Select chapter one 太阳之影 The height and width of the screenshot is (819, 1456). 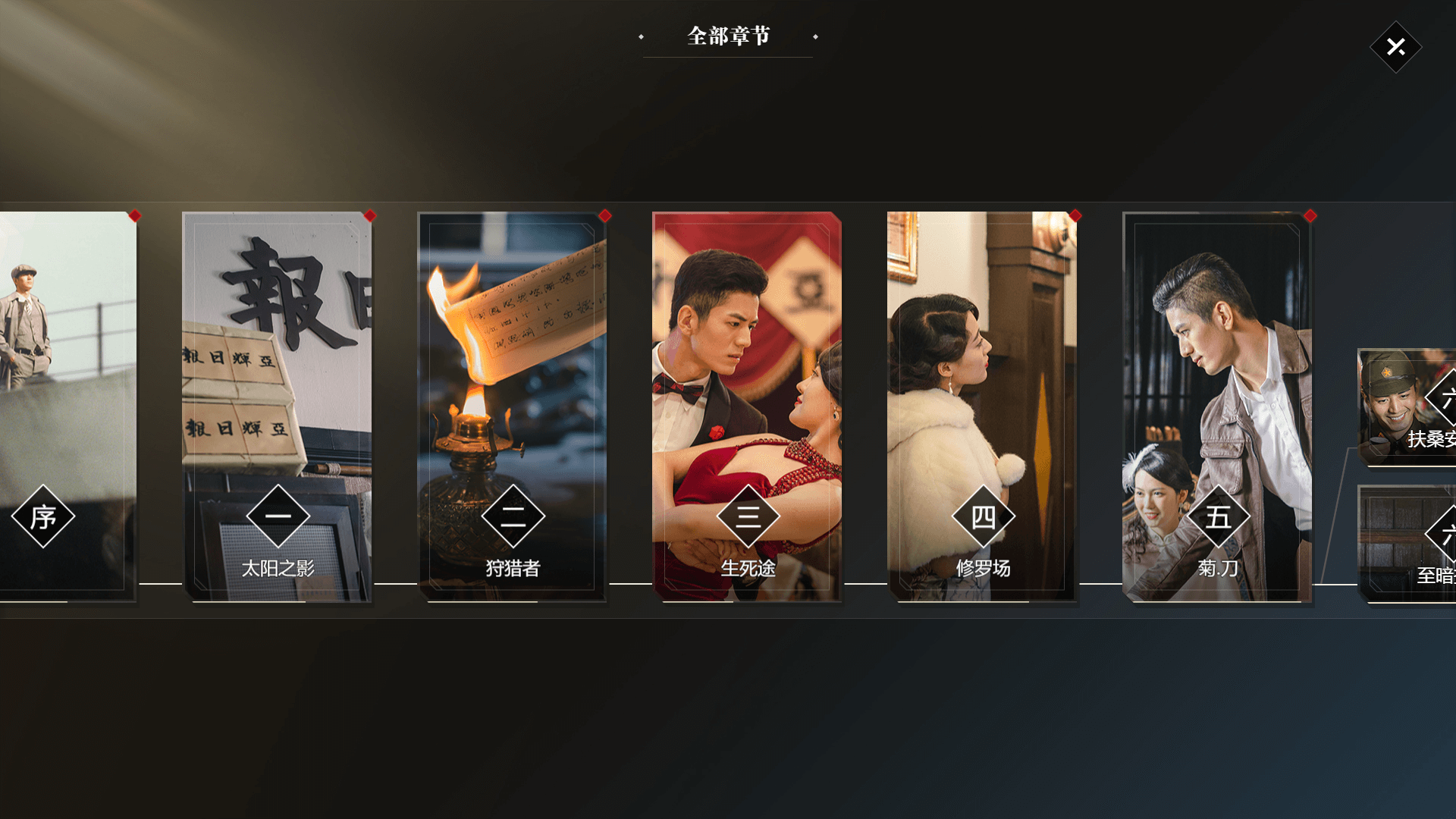tap(277, 406)
